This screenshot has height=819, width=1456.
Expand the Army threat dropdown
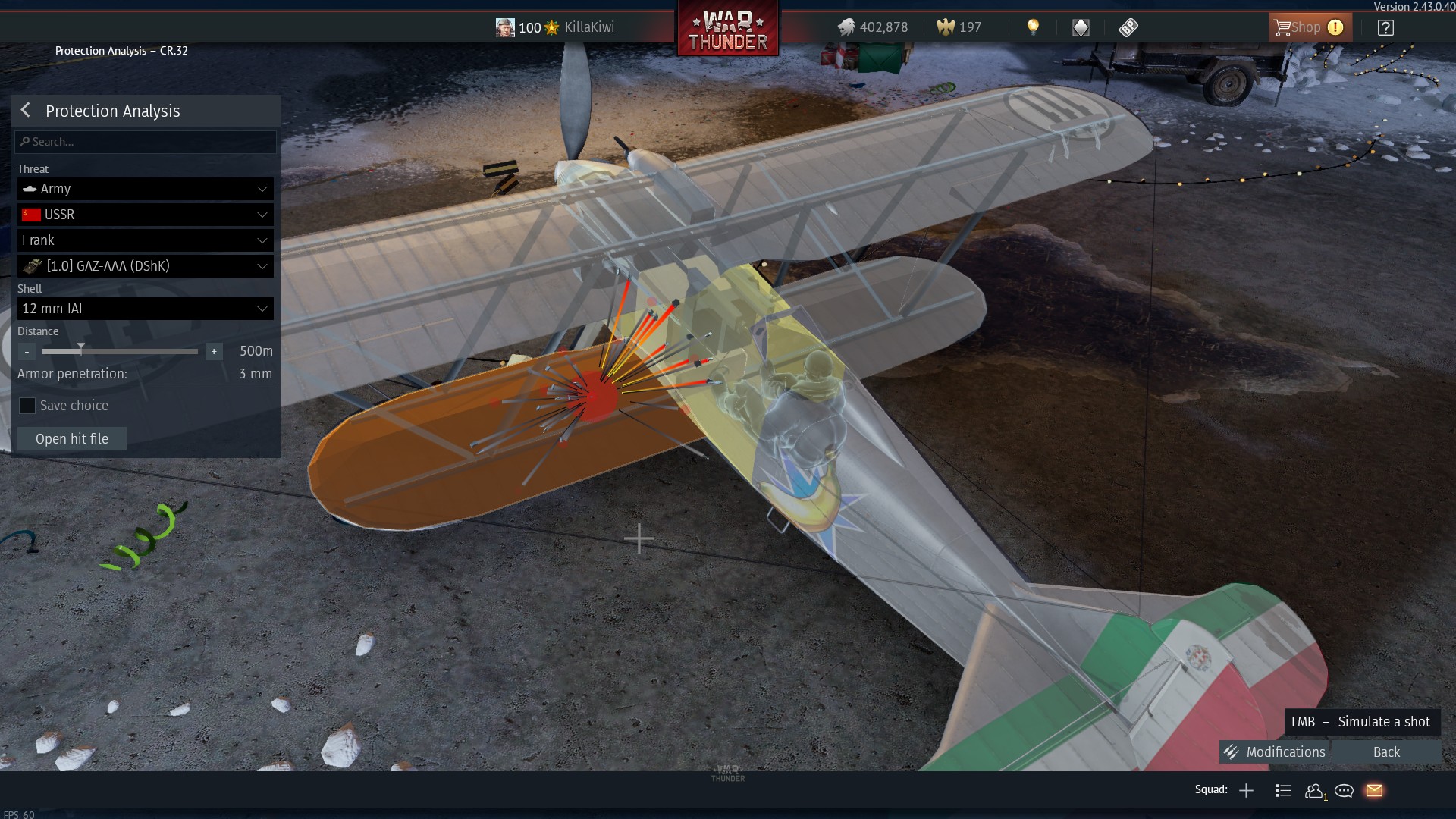pyautogui.click(x=144, y=189)
